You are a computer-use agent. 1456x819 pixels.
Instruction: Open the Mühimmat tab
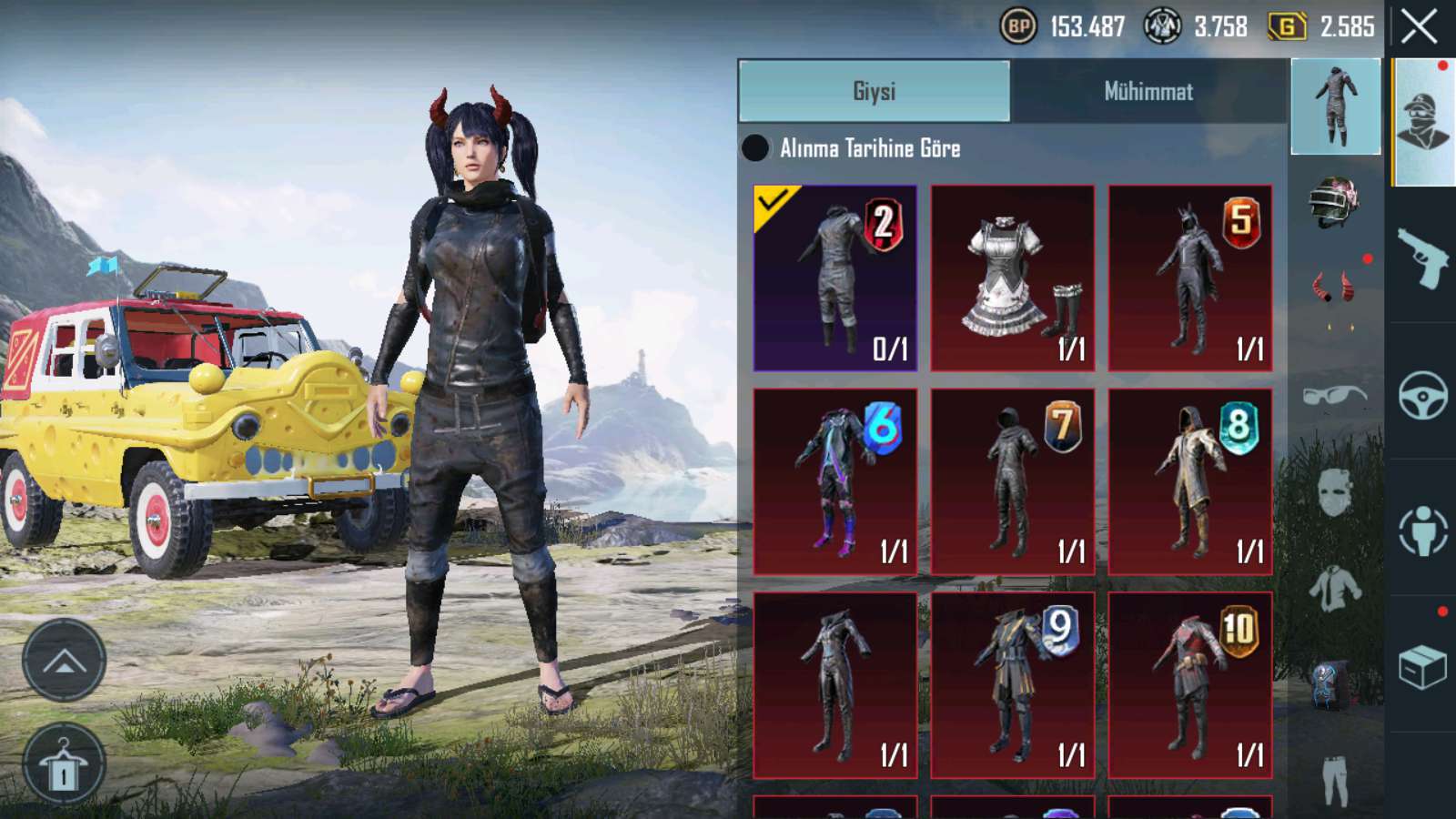pyautogui.click(x=1148, y=91)
